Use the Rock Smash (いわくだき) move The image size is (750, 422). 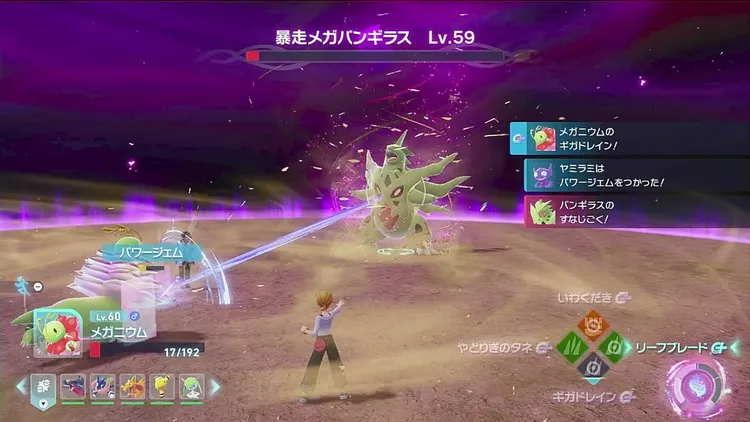pos(592,323)
